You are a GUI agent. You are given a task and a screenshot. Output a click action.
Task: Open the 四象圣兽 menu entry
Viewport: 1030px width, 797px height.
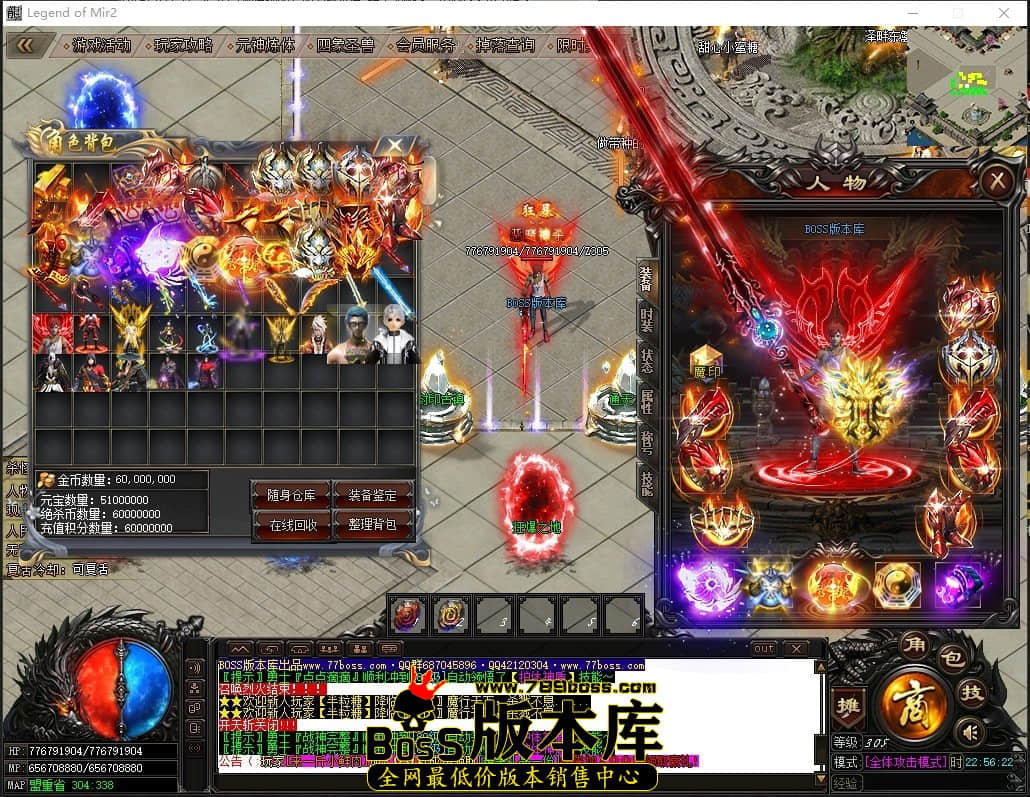tap(345, 45)
